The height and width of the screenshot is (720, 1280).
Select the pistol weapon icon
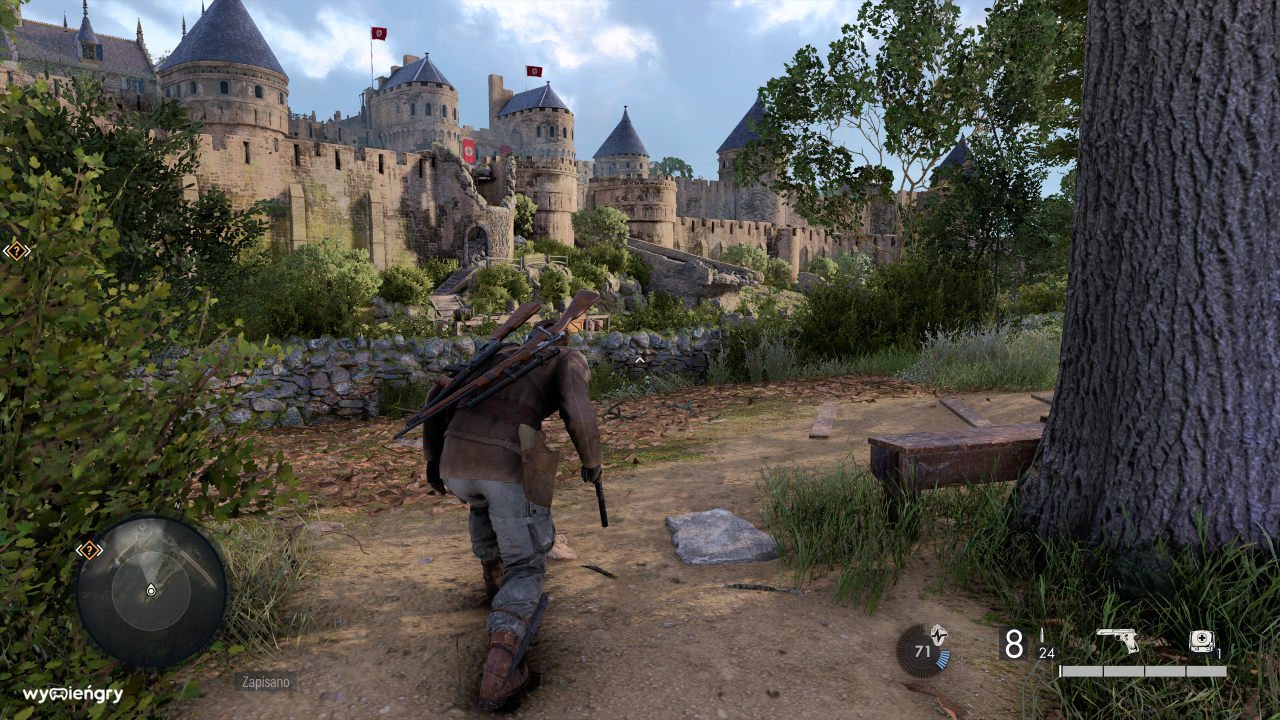click(x=1117, y=640)
